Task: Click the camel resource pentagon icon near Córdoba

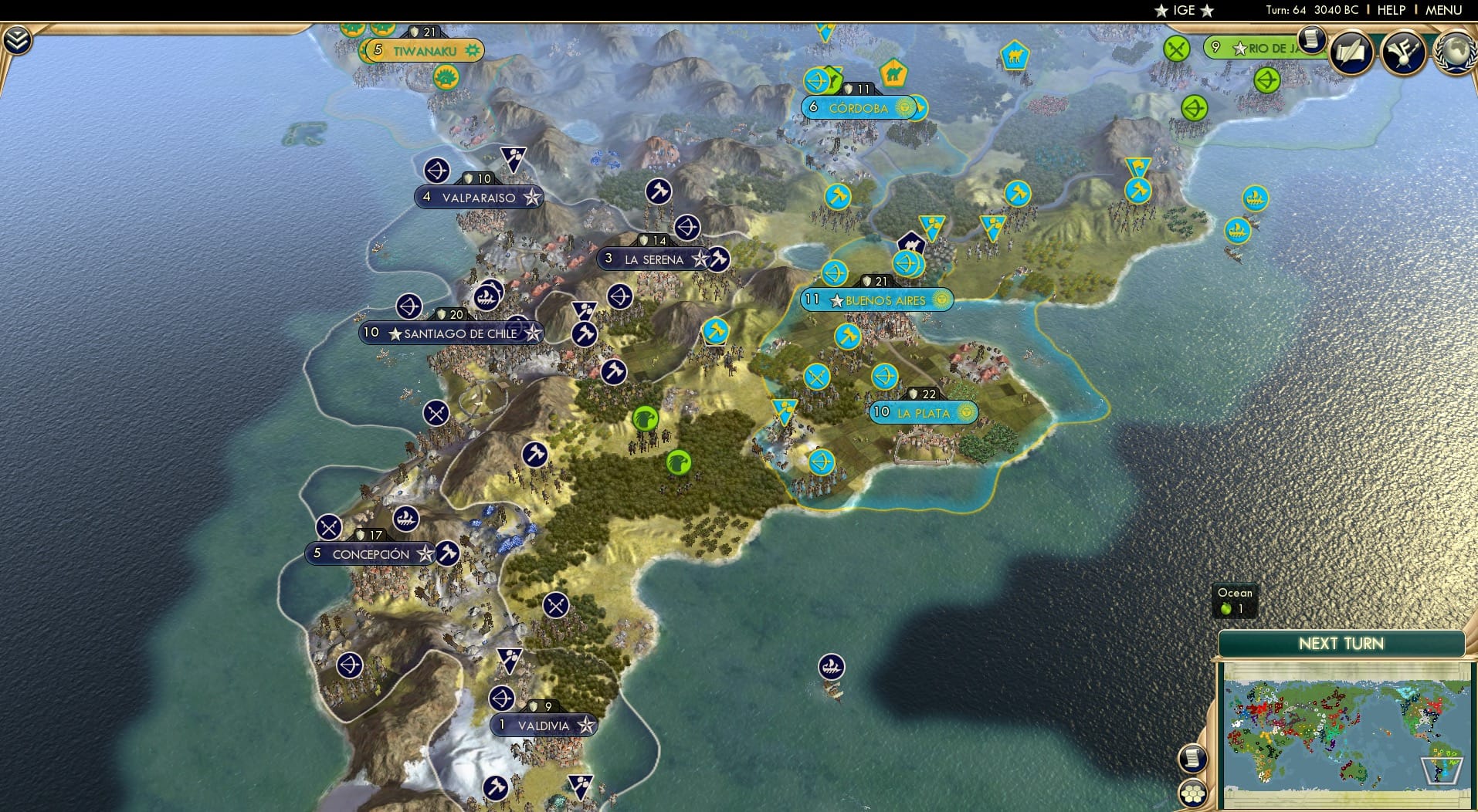Action: tap(893, 72)
